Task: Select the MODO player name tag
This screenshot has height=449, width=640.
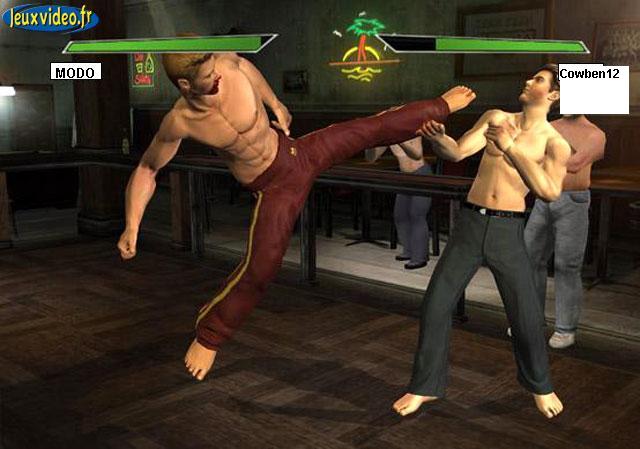Action: 76,72
